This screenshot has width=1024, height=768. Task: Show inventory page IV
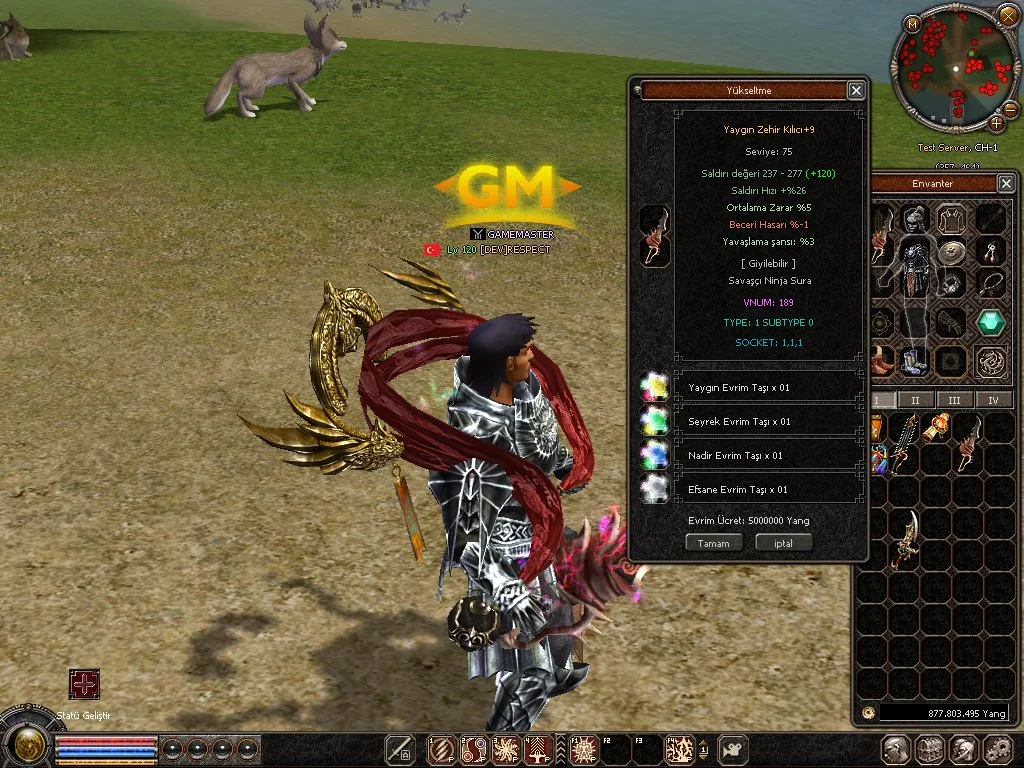[x=993, y=400]
